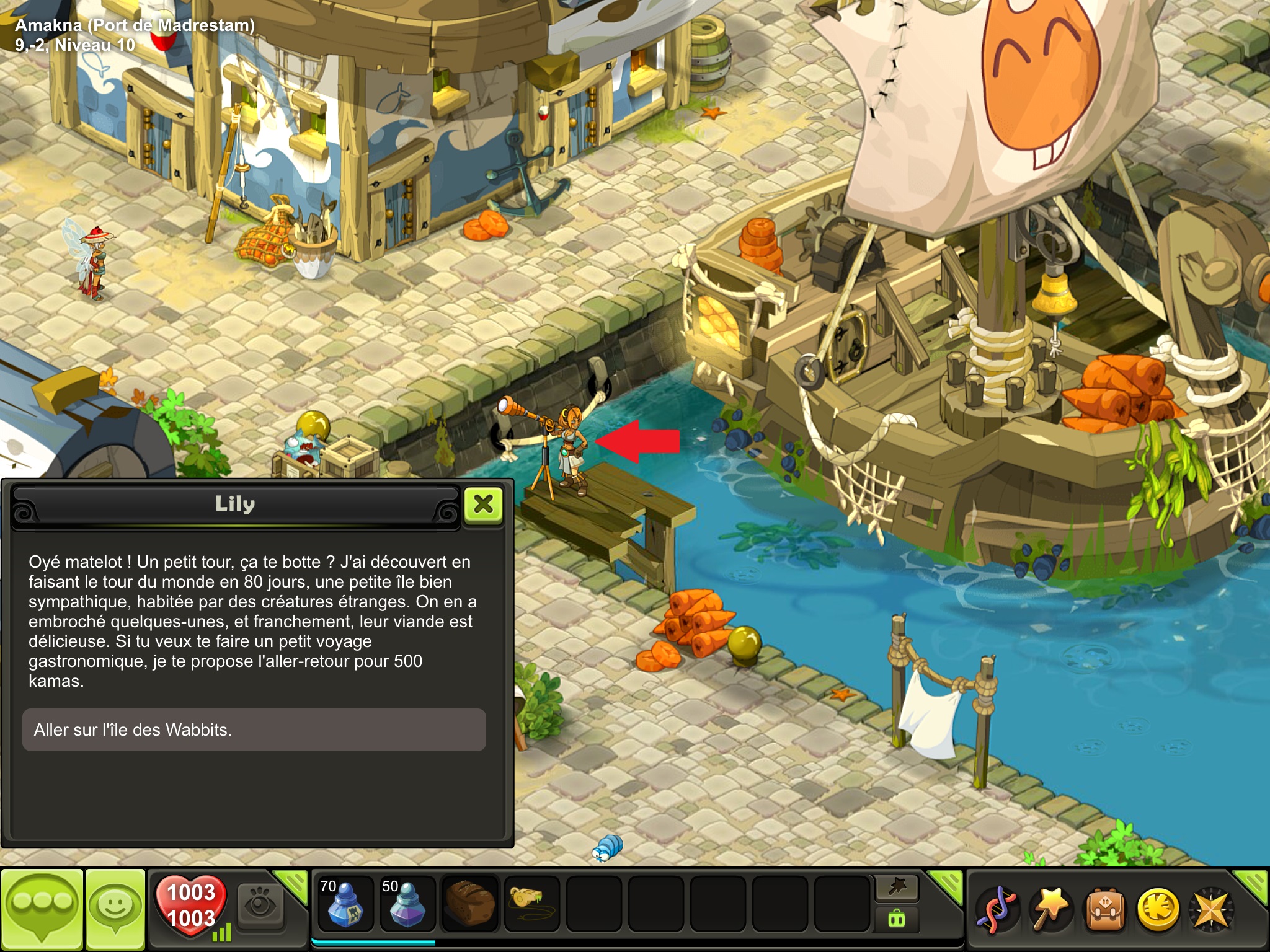Switch hotbar to the spells wand tab

click(897, 888)
